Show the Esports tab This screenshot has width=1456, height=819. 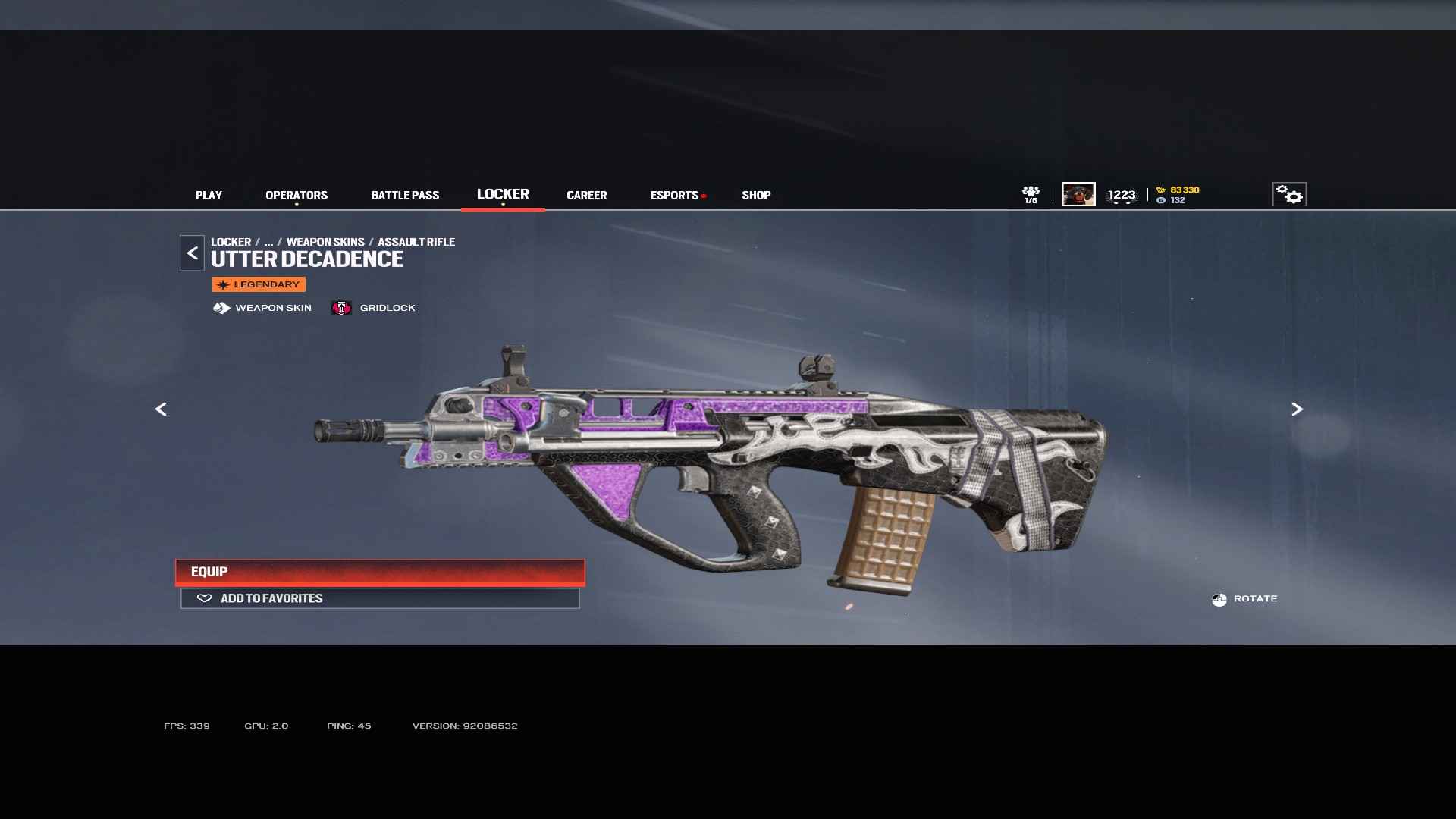674,195
